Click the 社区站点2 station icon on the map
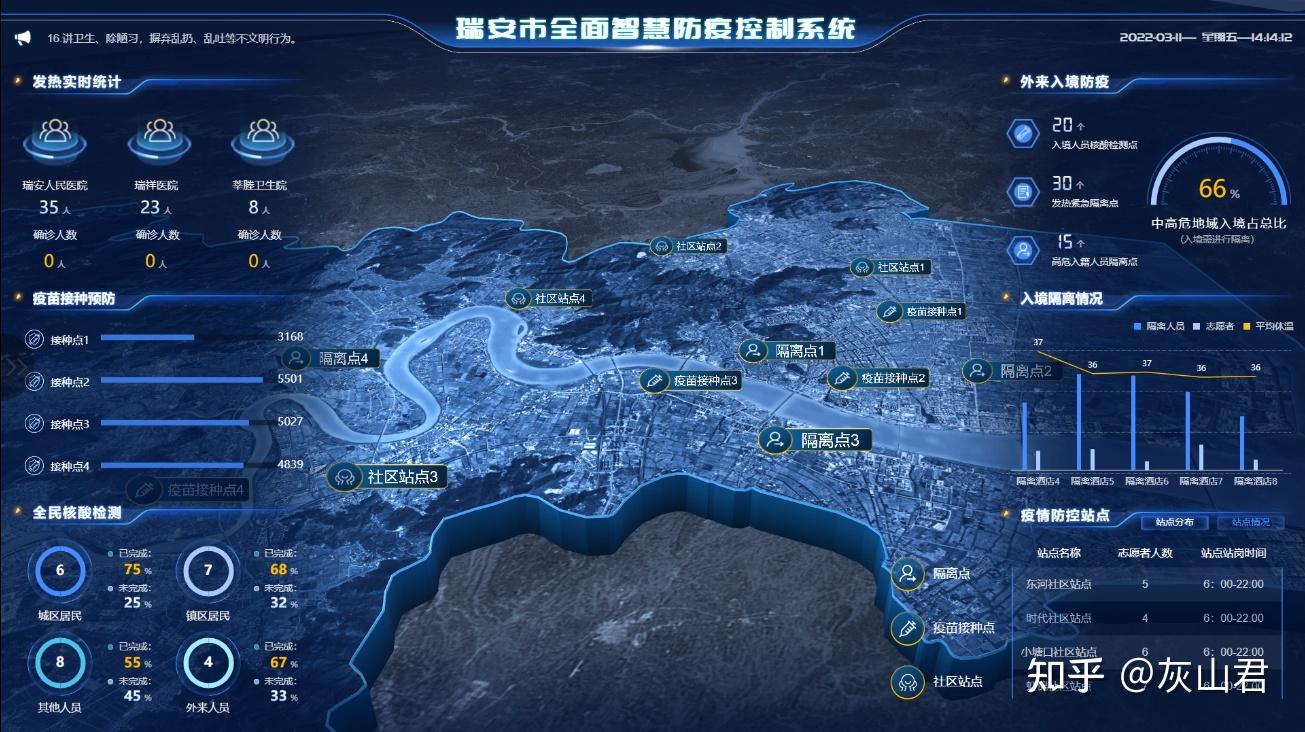This screenshot has width=1305, height=732. pyautogui.click(x=662, y=245)
